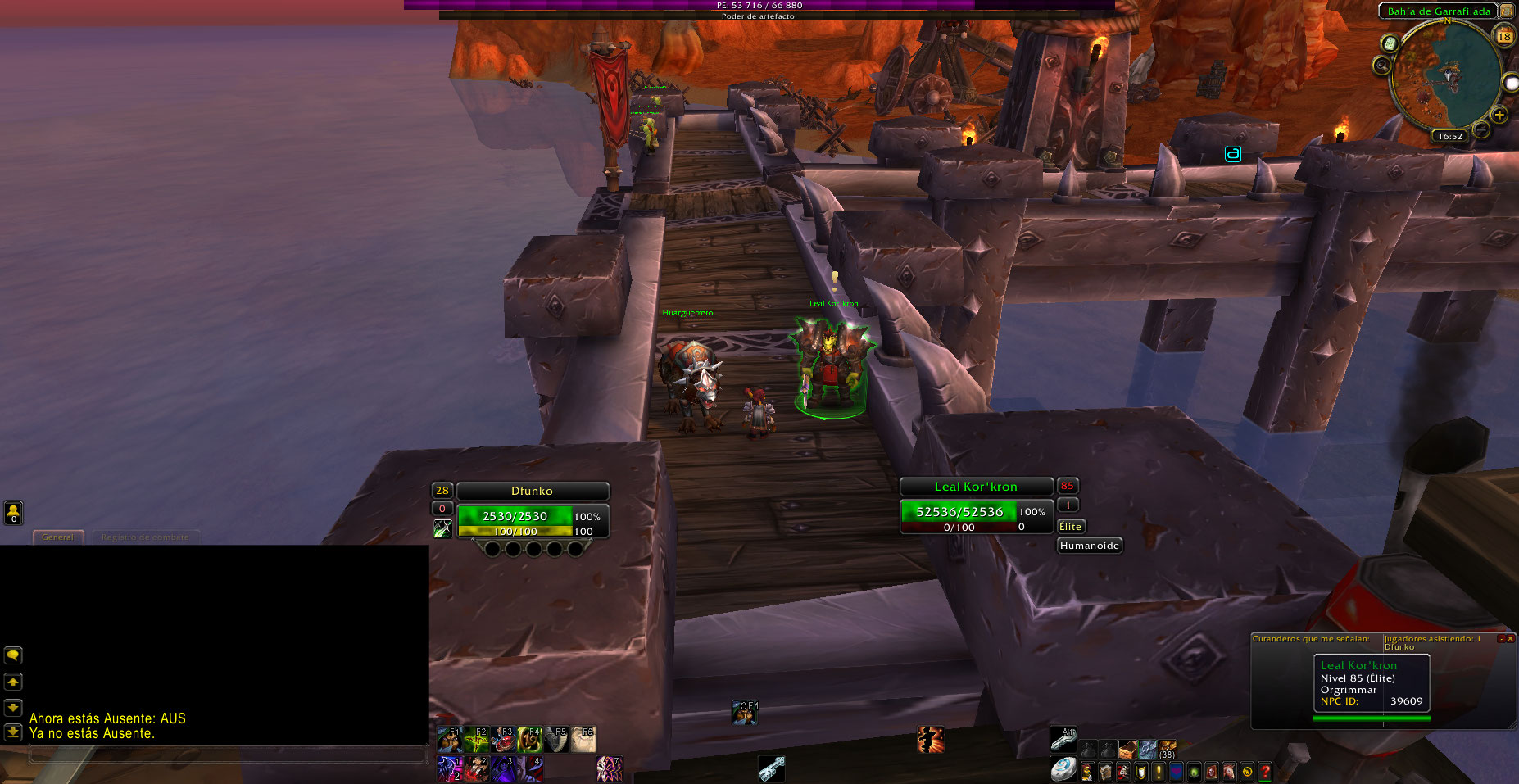This screenshot has height=784, width=1519.
Task: Cast the skull mask ability on key 7
Action: (x=609, y=768)
